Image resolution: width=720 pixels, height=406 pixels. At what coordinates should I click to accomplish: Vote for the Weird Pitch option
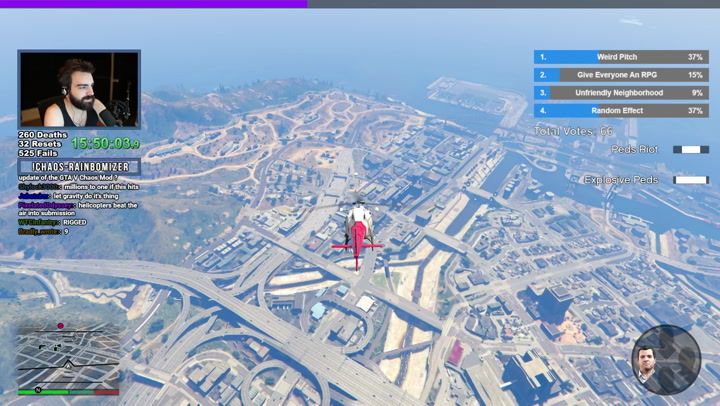(620, 57)
